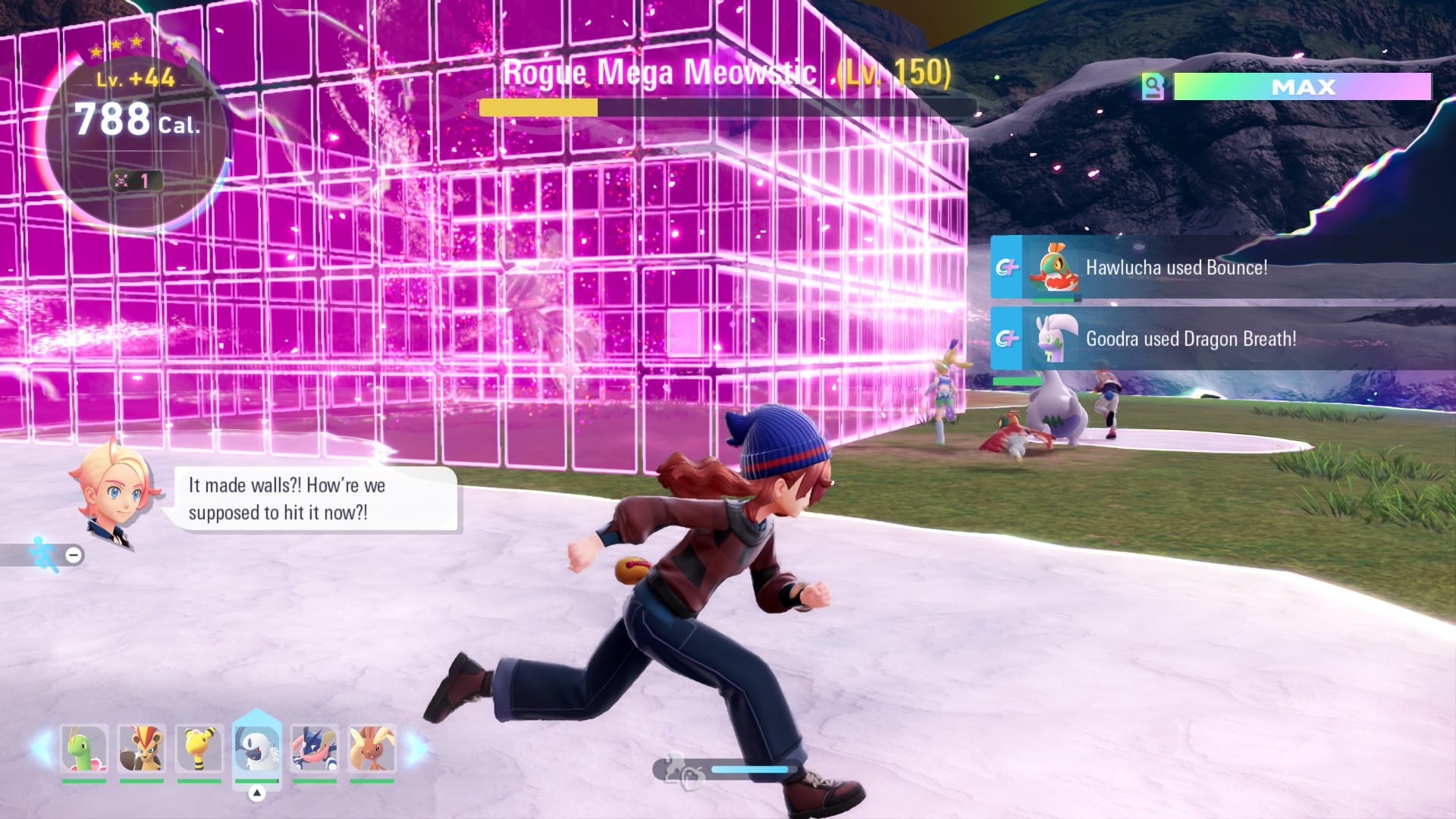Click the running figure dash icon

[44, 554]
